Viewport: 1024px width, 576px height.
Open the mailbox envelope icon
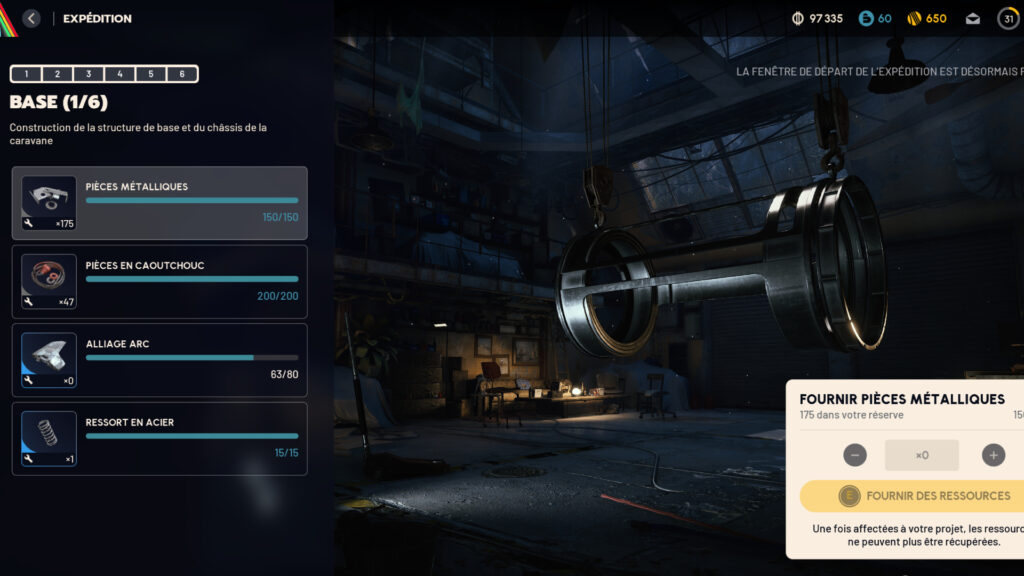pos(972,18)
